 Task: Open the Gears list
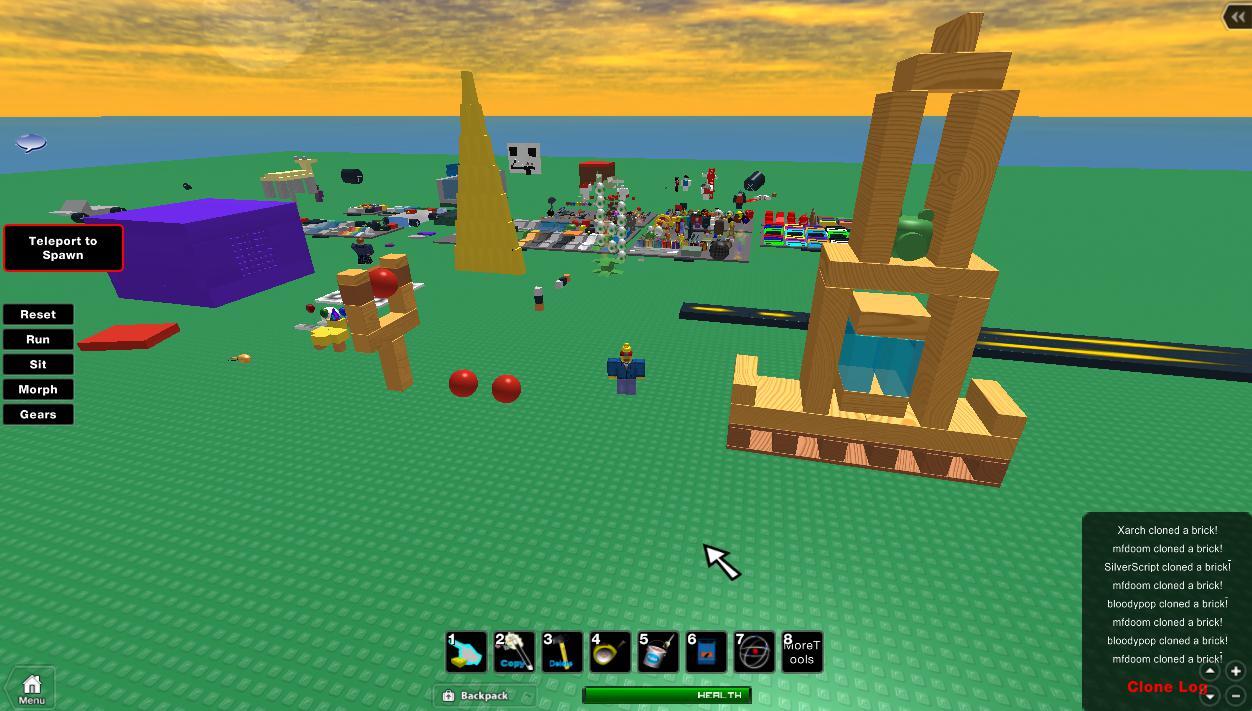coord(38,414)
